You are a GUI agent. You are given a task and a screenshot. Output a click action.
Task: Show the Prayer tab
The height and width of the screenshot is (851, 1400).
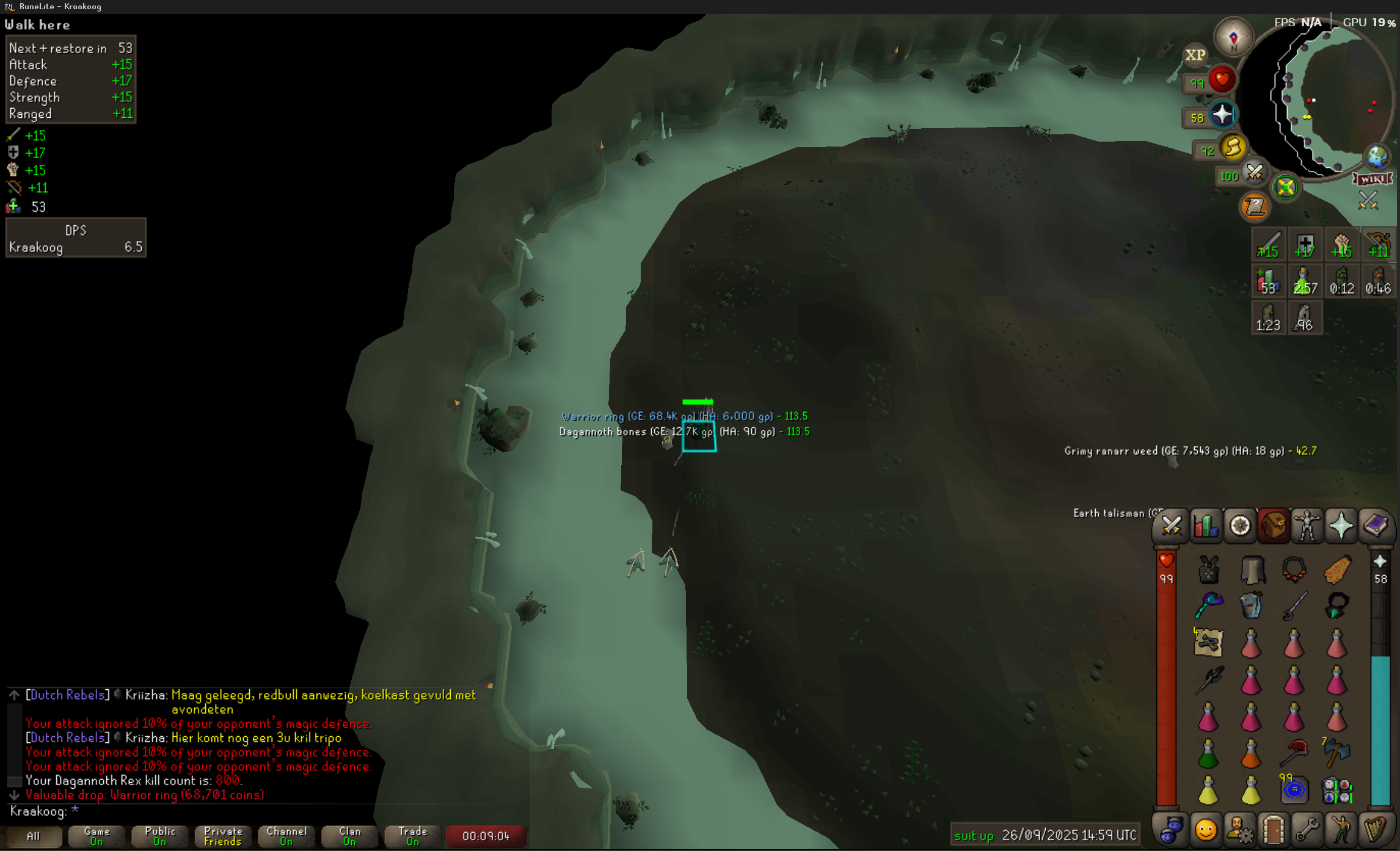tap(1341, 526)
